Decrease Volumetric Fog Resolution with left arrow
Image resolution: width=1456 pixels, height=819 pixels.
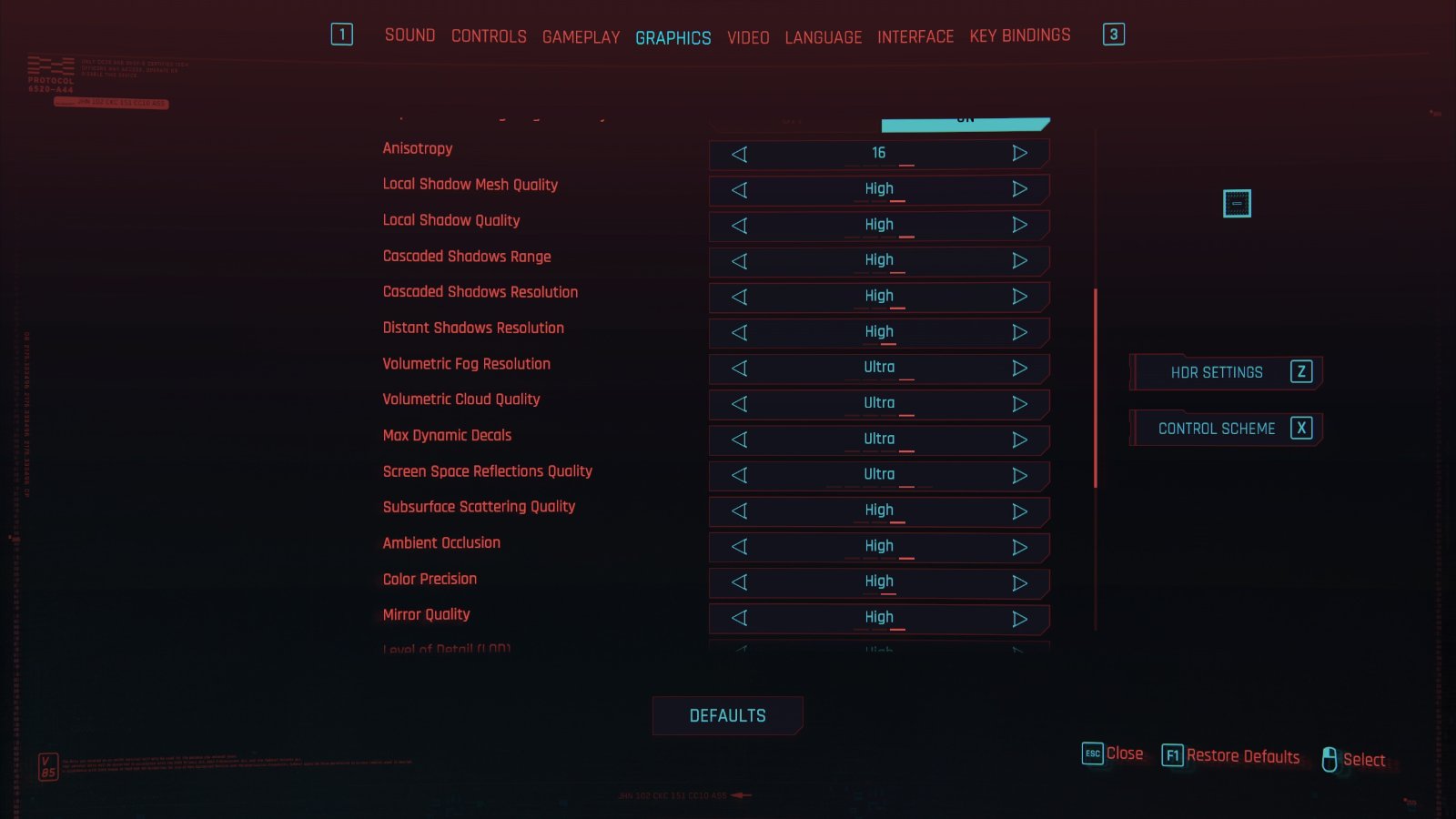[x=740, y=369]
